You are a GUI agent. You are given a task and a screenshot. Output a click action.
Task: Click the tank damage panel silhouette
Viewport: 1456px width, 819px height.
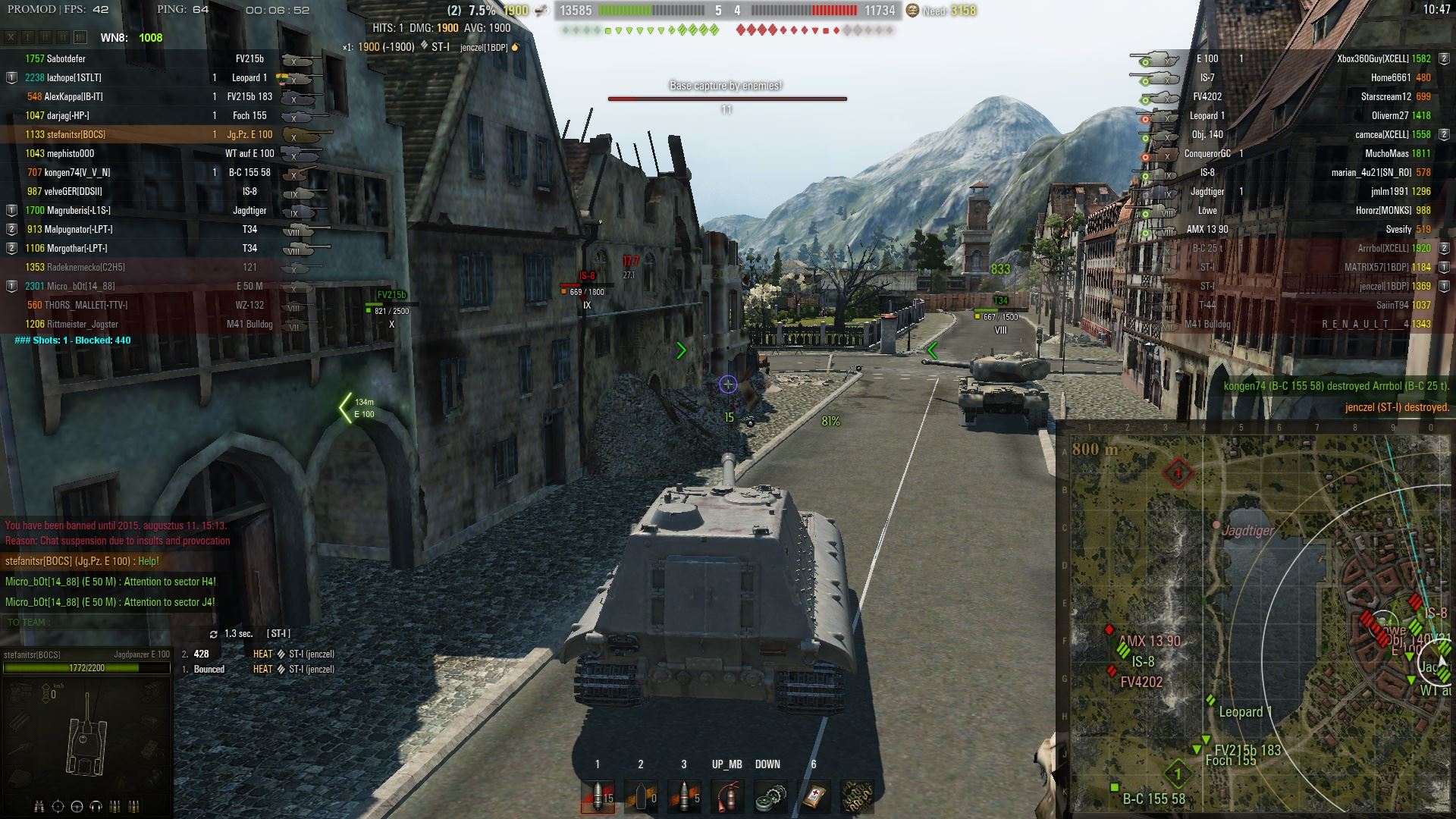click(x=86, y=734)
